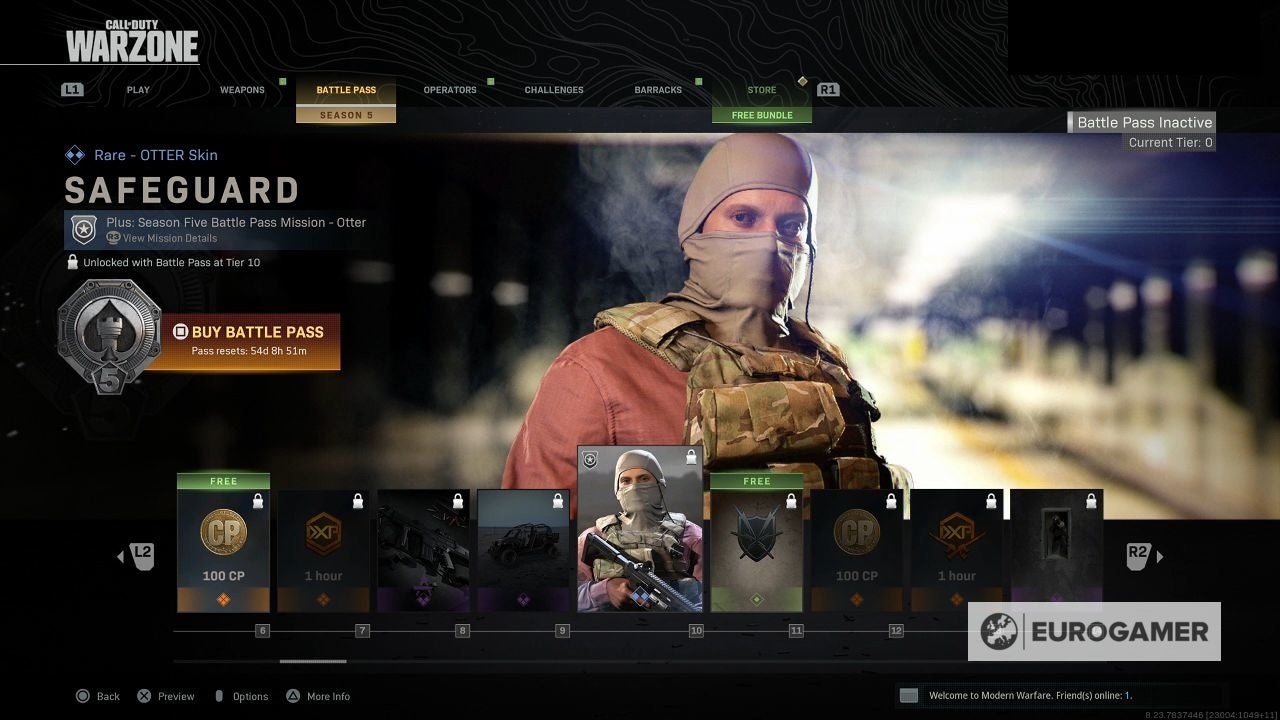This screenshot has width=1280, height=720.
Task: Click the Options button icon
Action: [x=221, y=696]
